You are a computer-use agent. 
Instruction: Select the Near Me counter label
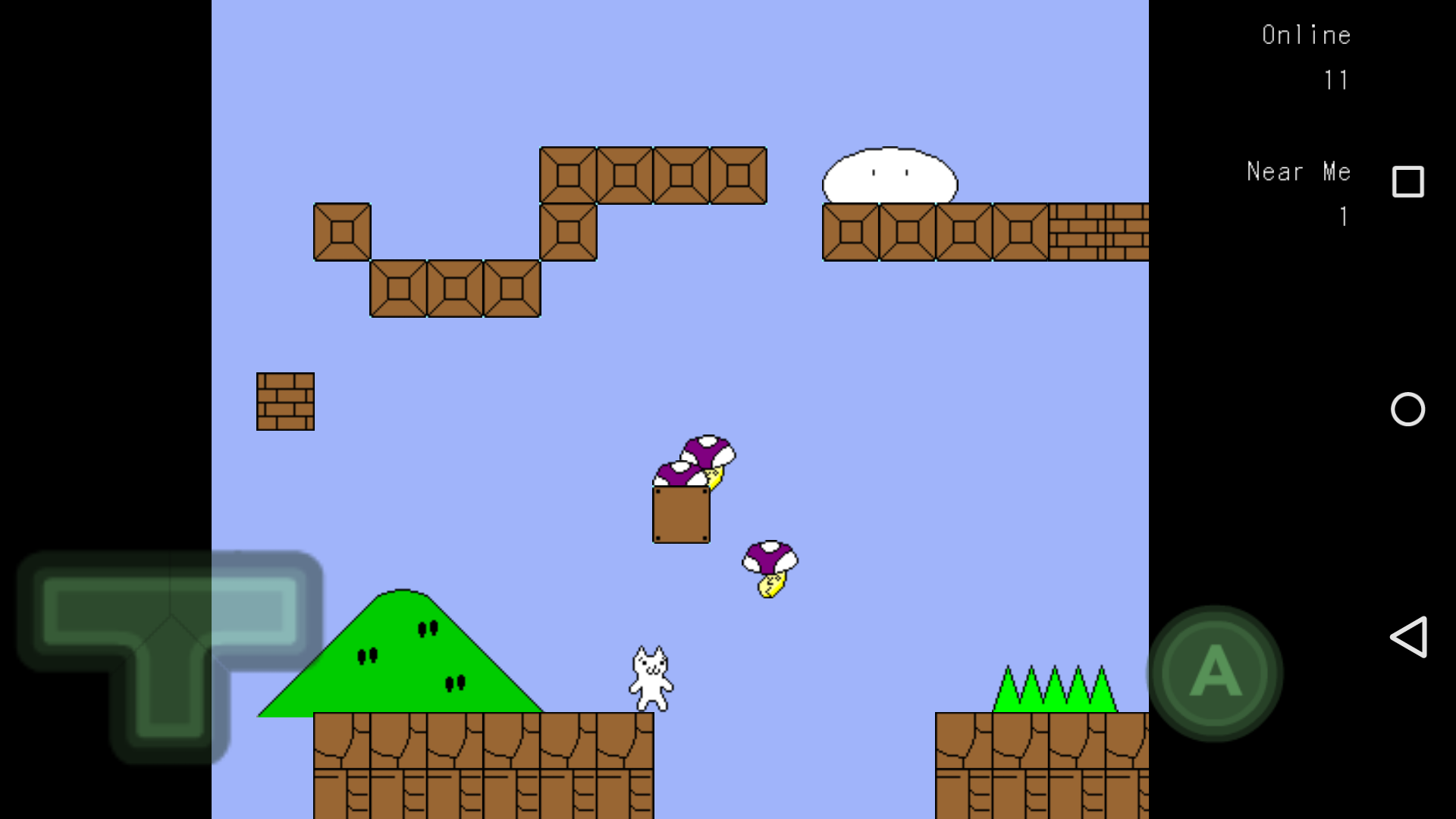(1298, 171)
